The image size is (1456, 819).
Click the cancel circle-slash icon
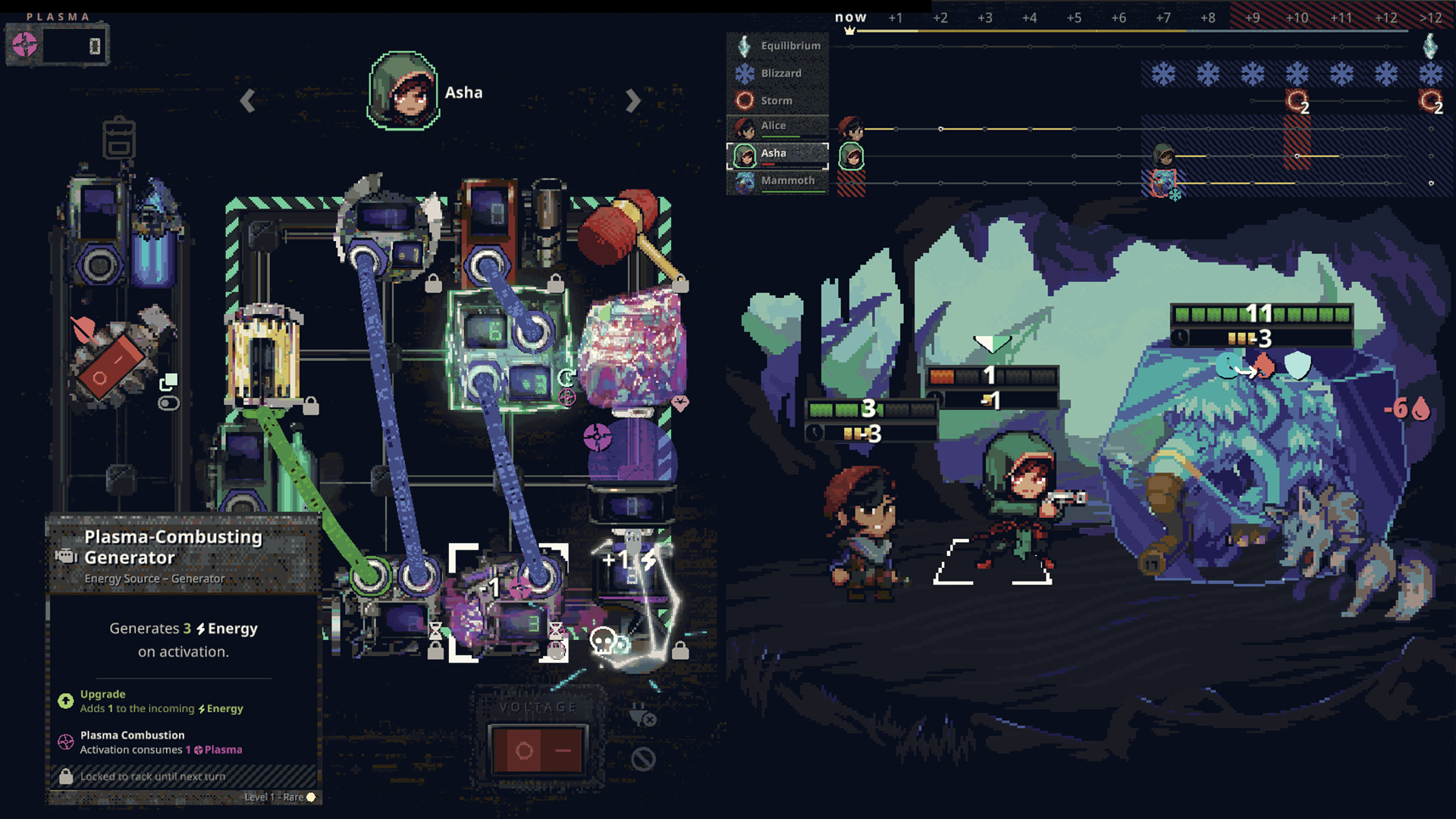tap(643, 758)
